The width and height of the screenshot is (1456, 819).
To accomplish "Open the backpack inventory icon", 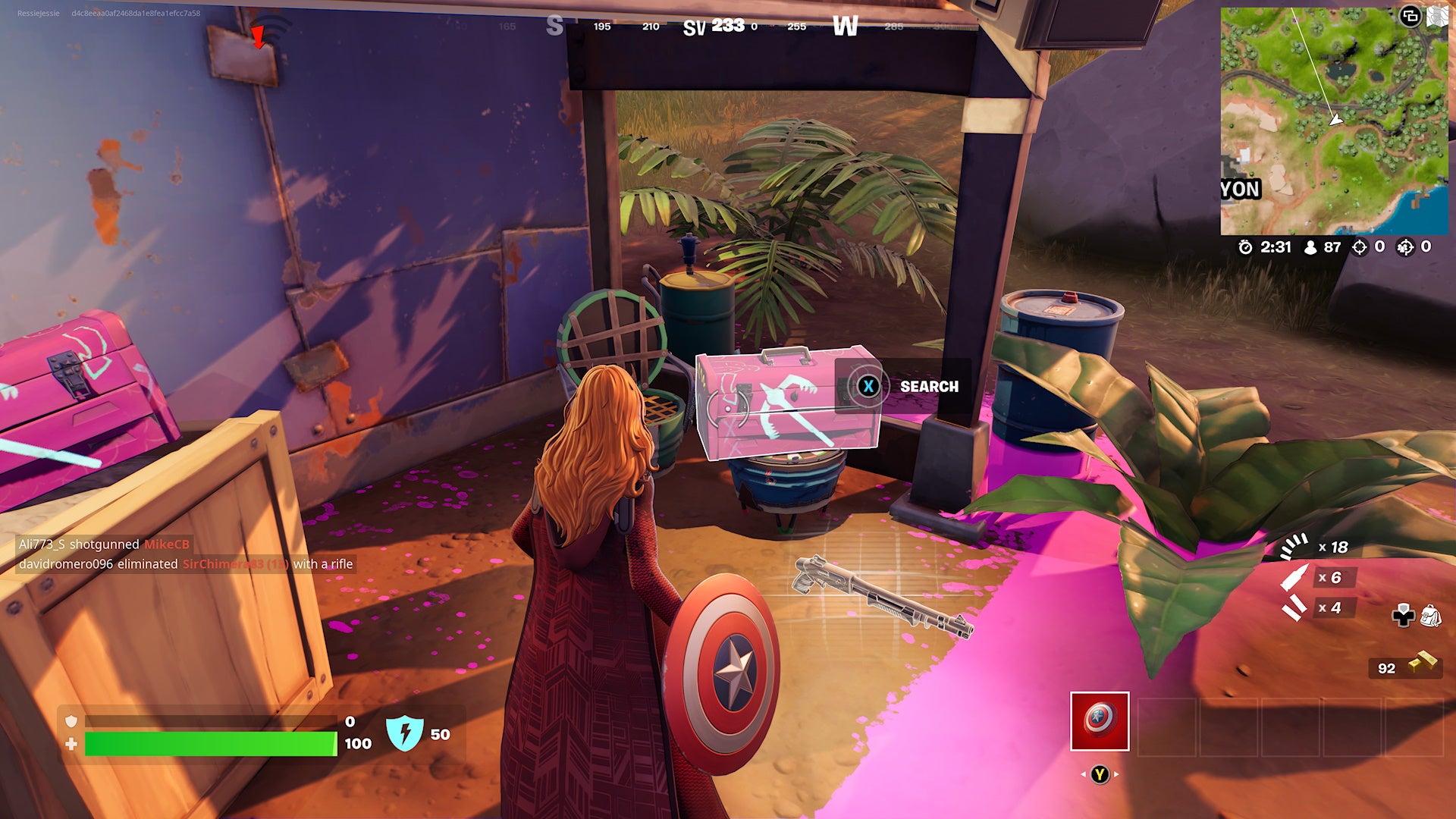I will point(1430,616).
